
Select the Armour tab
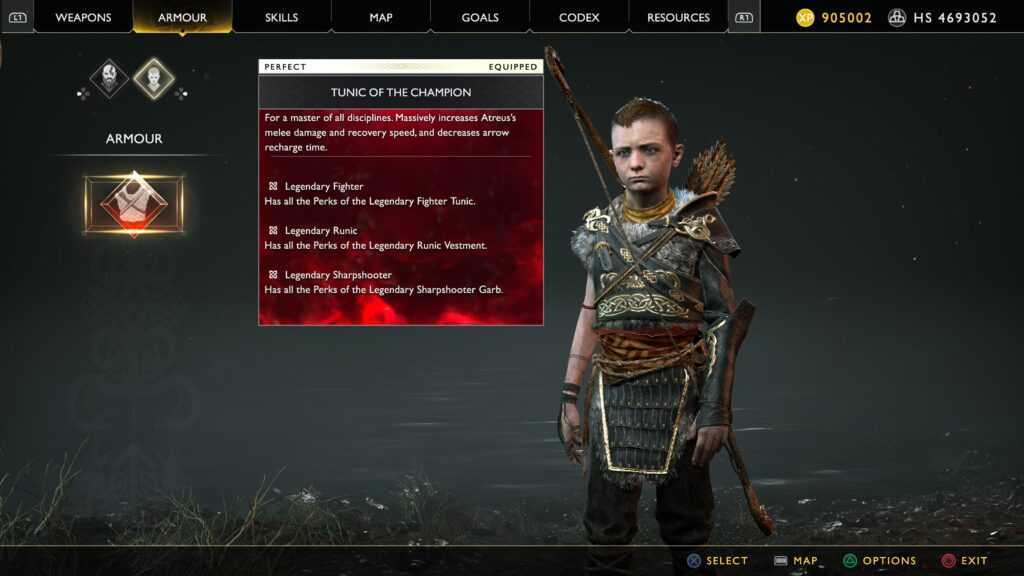click(182, 17)
